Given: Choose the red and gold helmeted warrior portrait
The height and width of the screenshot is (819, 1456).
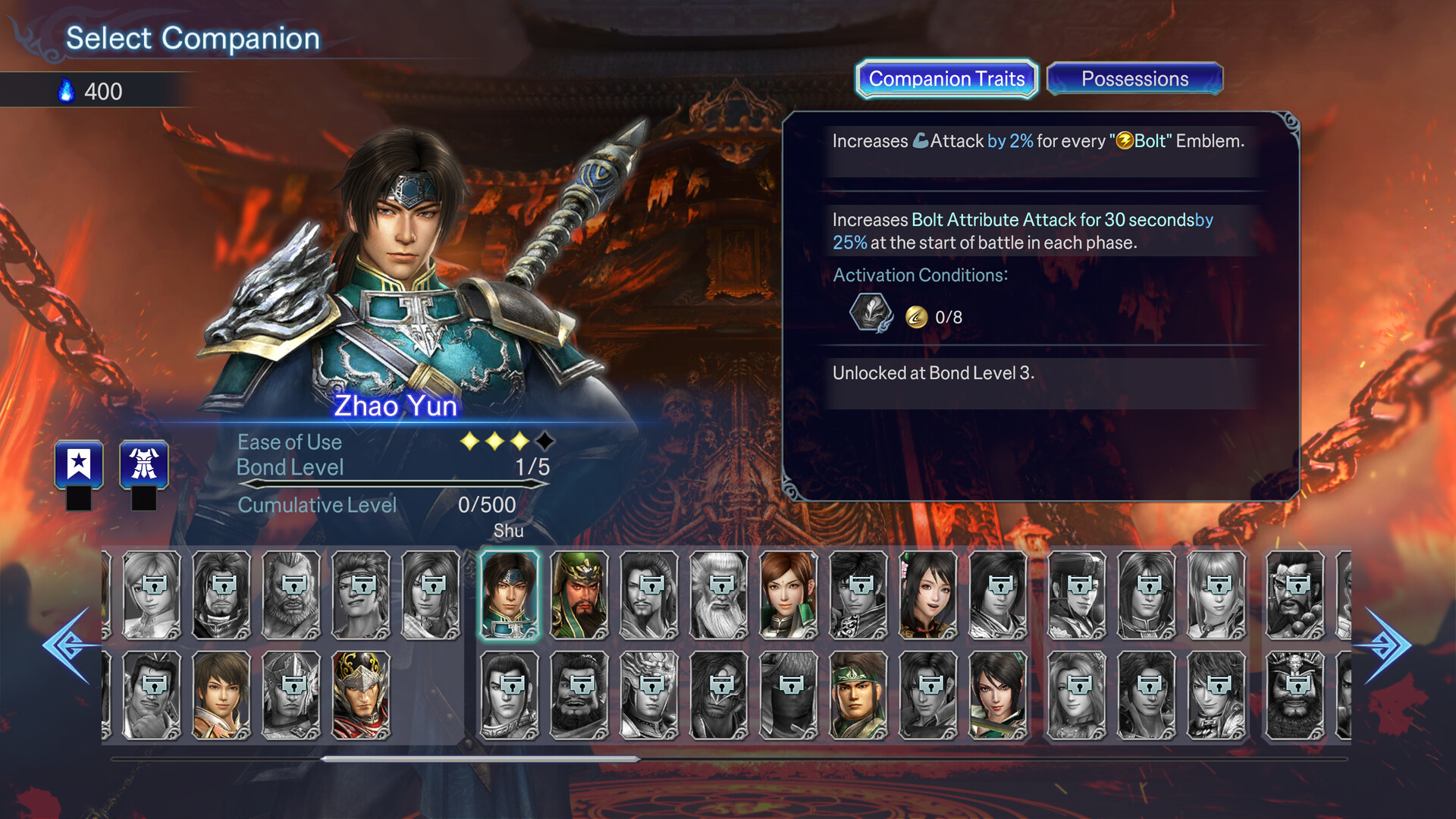Looking at the screenshot, I should 361,695.
